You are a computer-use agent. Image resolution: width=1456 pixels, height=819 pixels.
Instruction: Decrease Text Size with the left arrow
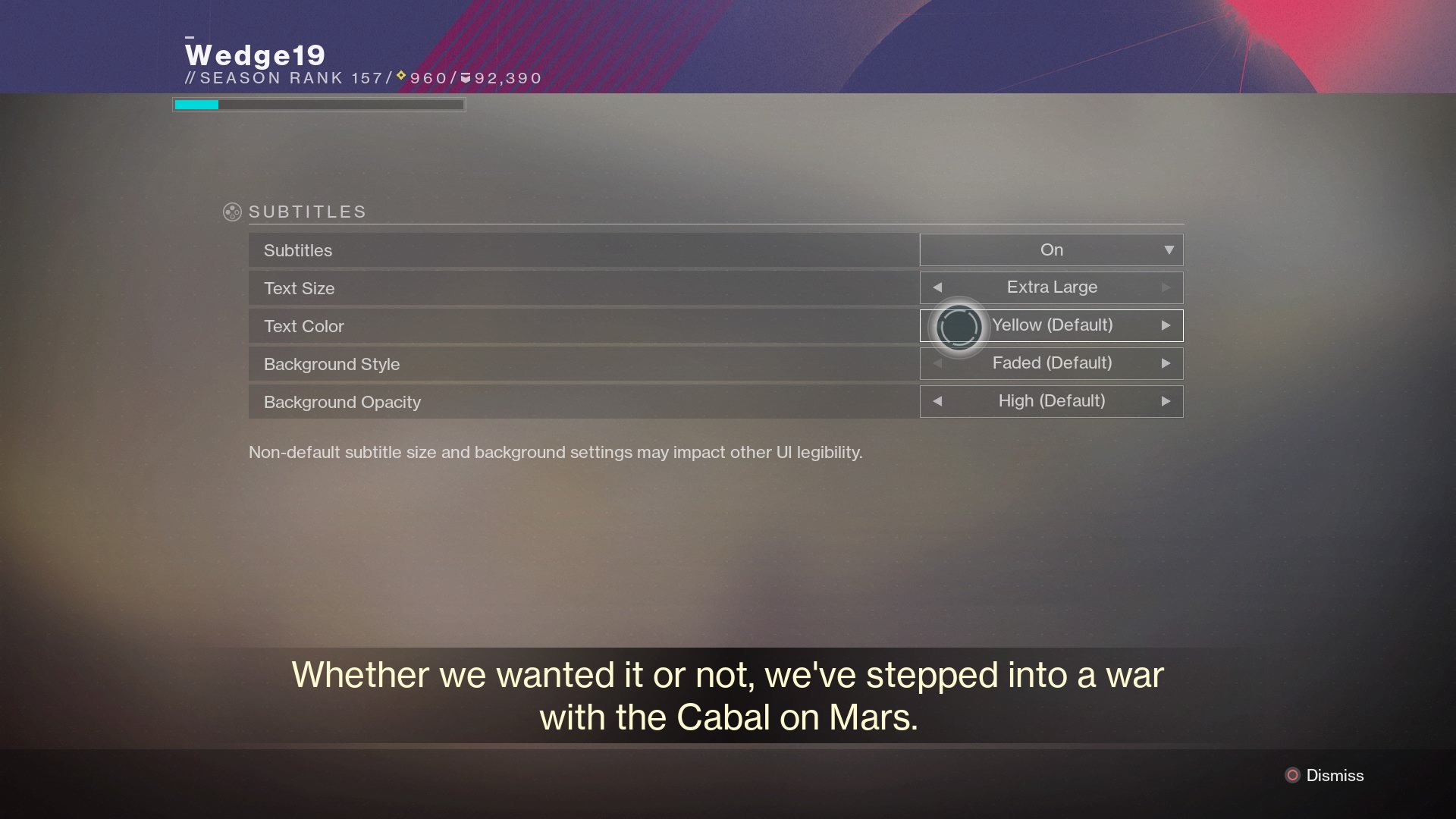pos(937,287)
